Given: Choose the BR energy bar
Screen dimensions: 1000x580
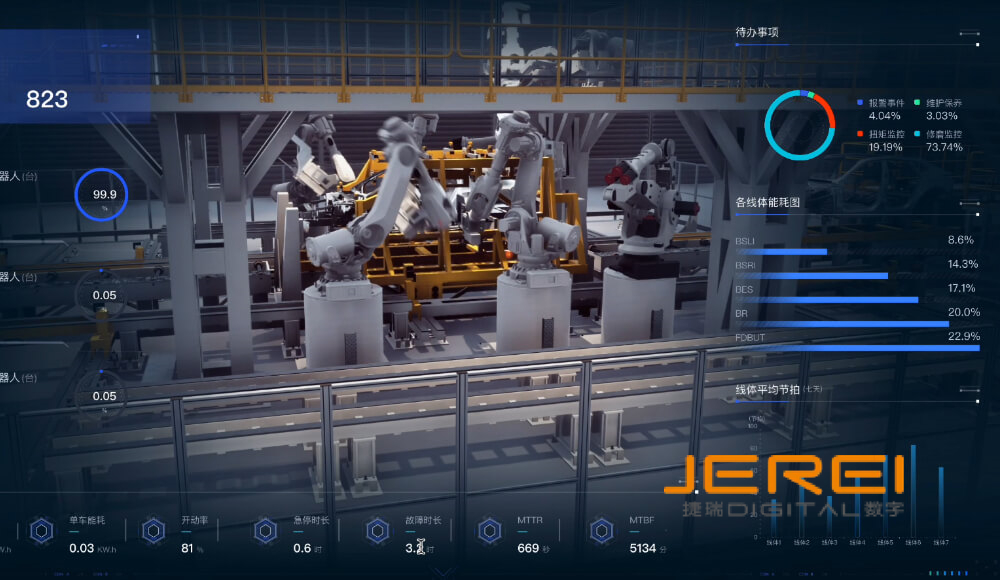Looking at the screenshot, I should pyautogui.click(x=841, y=323).
